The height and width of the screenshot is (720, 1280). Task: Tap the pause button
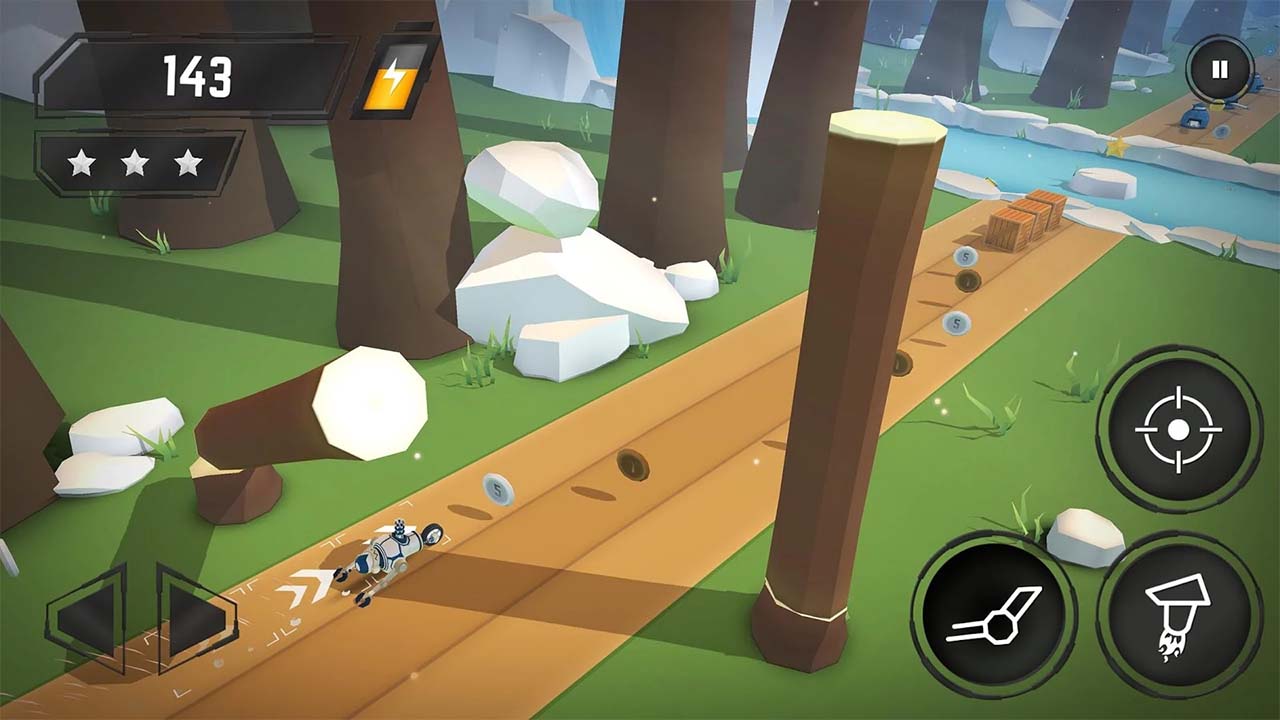click(1218, 68)
